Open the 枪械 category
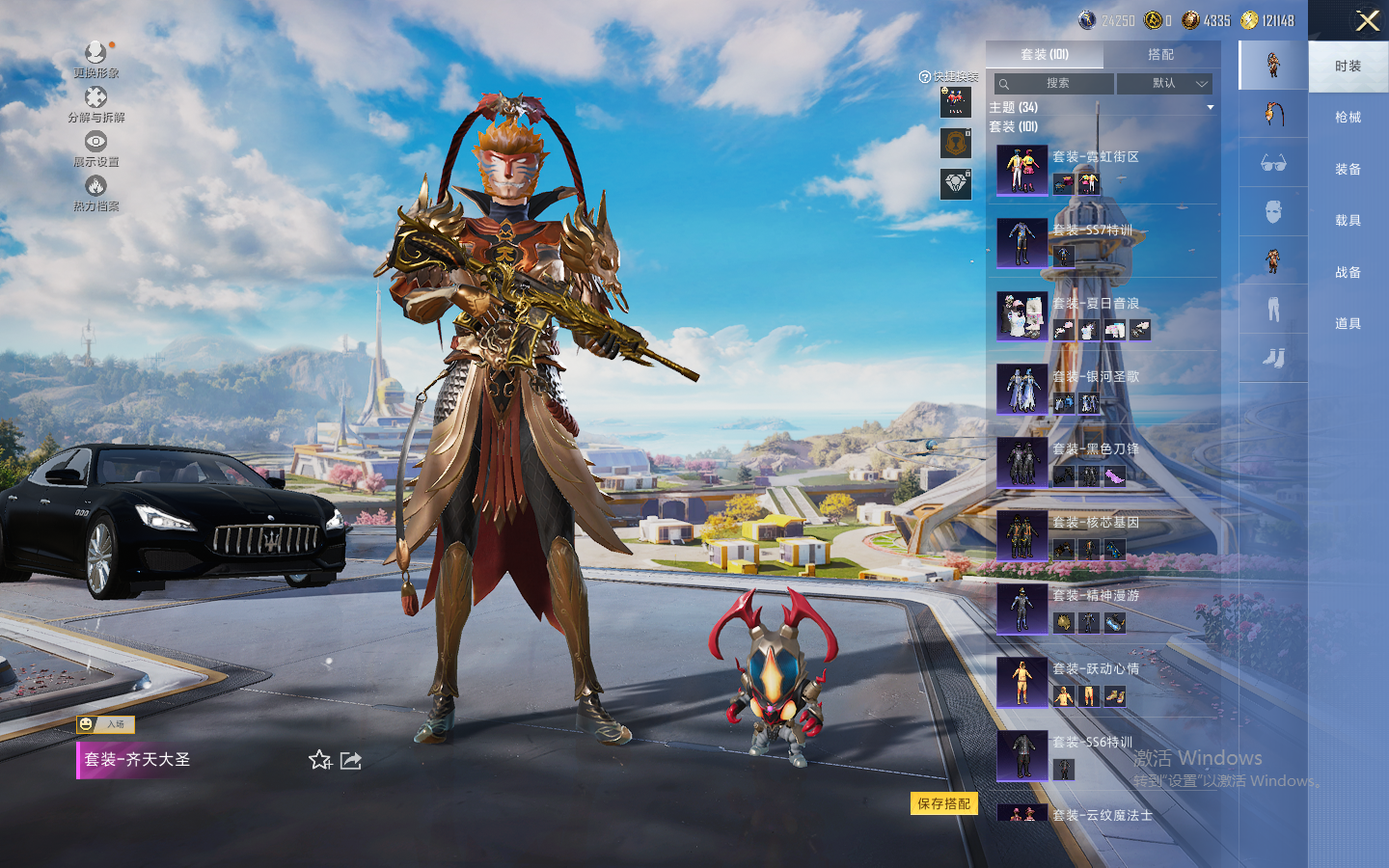This screenshot has width=1389, height=868. pyautogui.click(x=1348, y=118)
